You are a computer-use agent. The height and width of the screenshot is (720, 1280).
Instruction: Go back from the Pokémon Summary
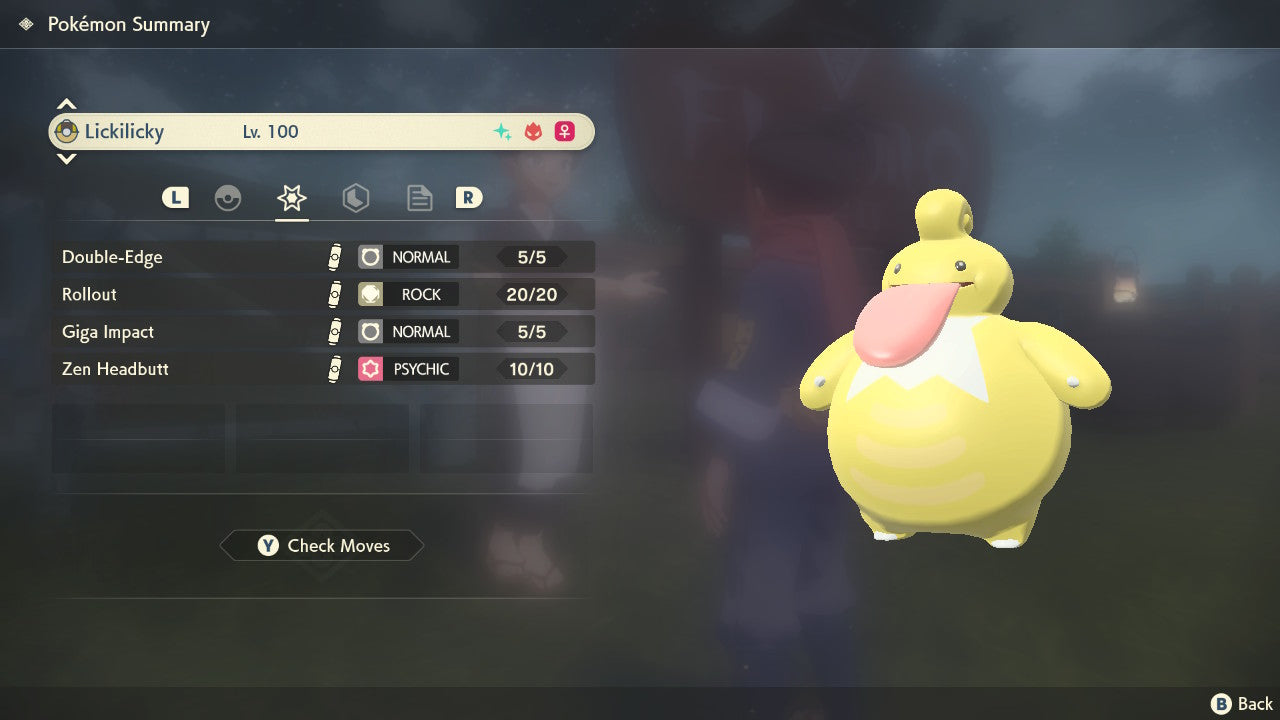coord(1242,704)
